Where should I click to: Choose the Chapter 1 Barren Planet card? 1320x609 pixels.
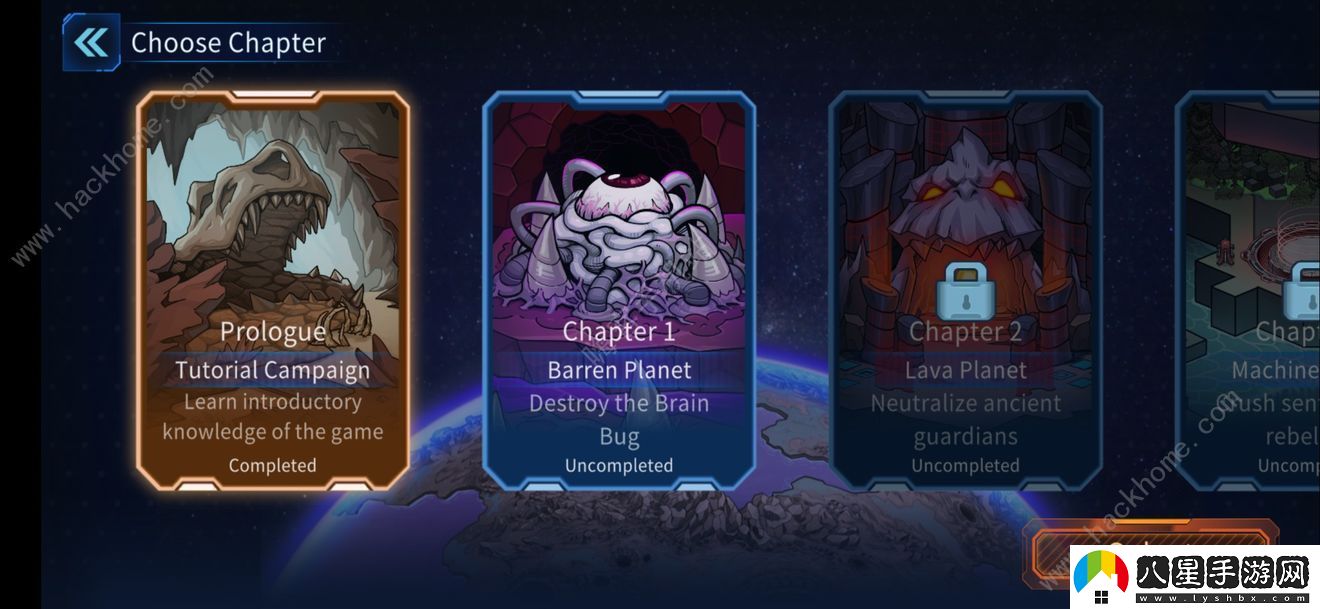(x=619, y=290)
